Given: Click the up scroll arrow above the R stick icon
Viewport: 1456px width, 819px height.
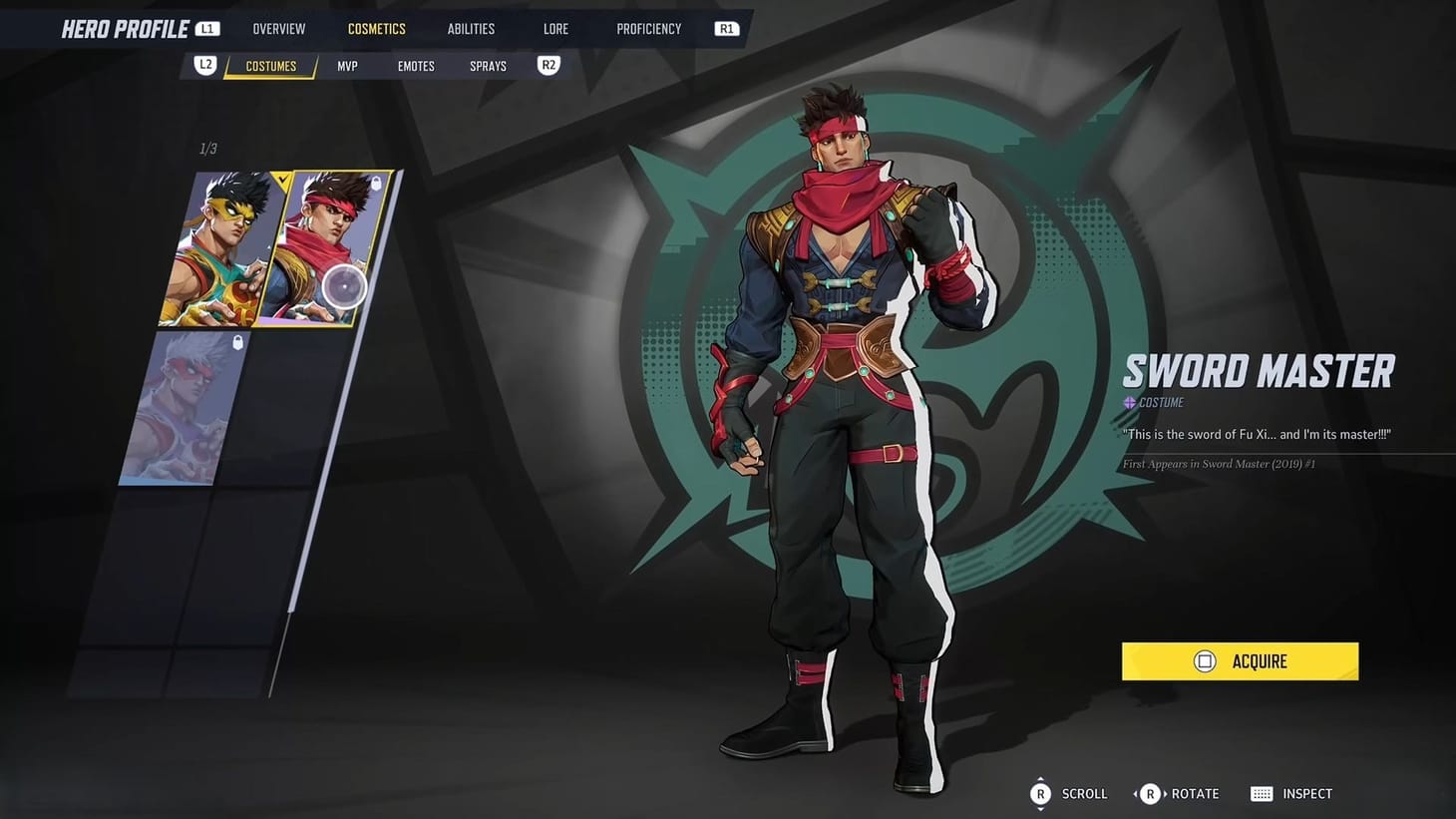Looking at the screenshot, I should pos(1040,778).
